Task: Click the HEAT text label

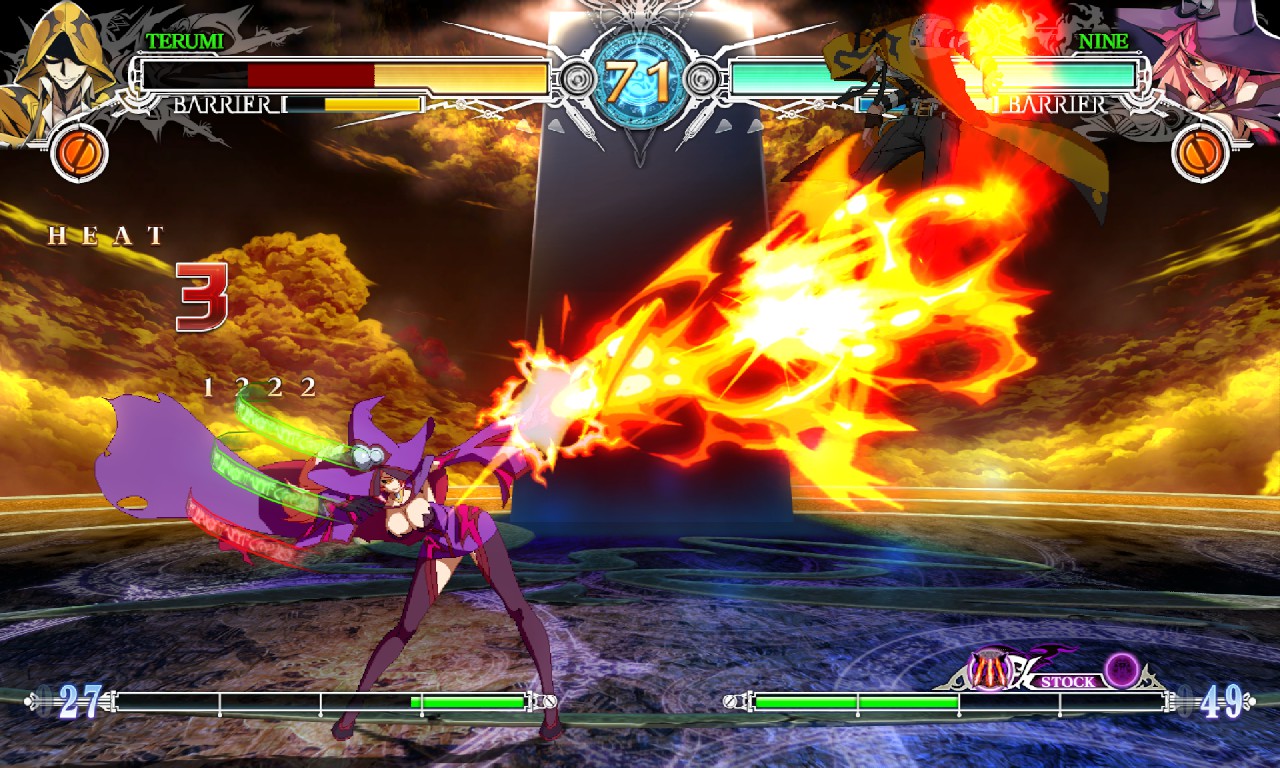Action: (x=105, y=237)
